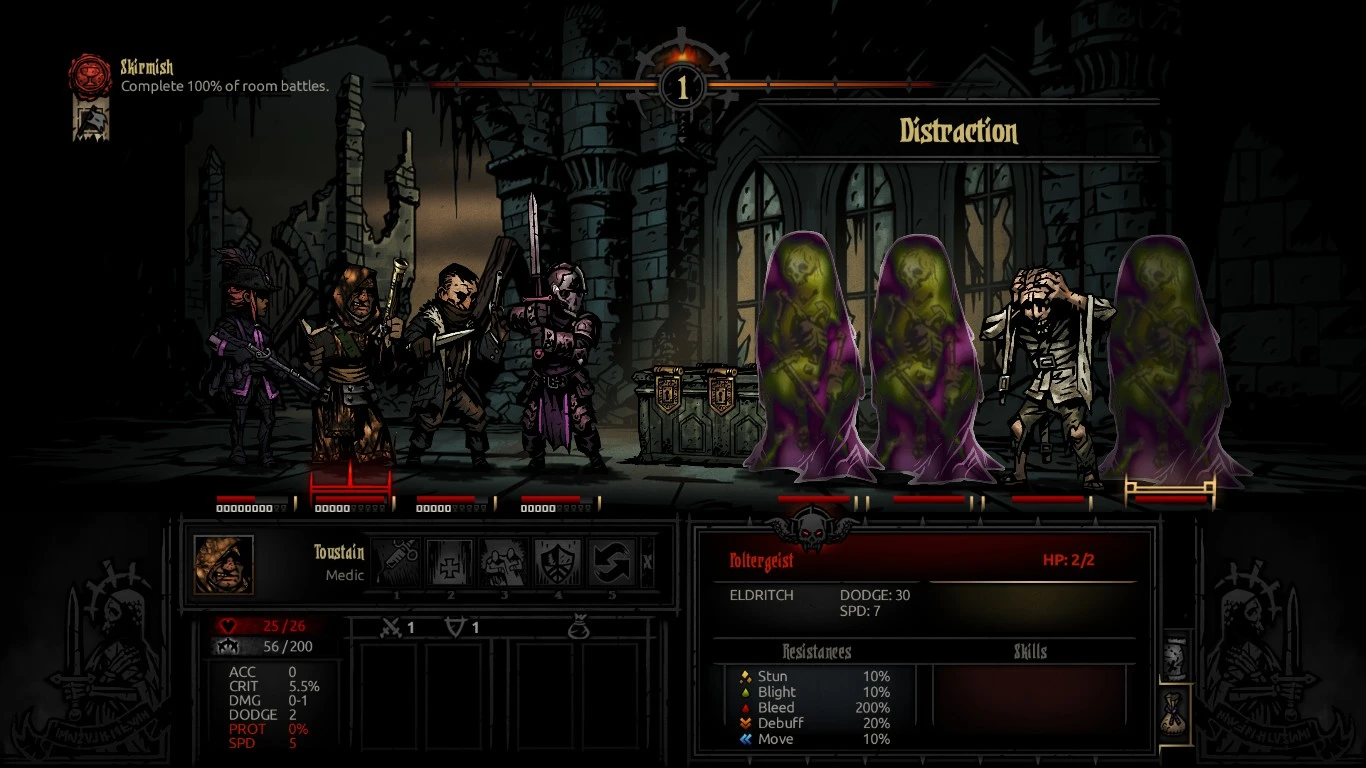
Task: Select the syringe skill in slot 1
Action: (x=397, y=564)
